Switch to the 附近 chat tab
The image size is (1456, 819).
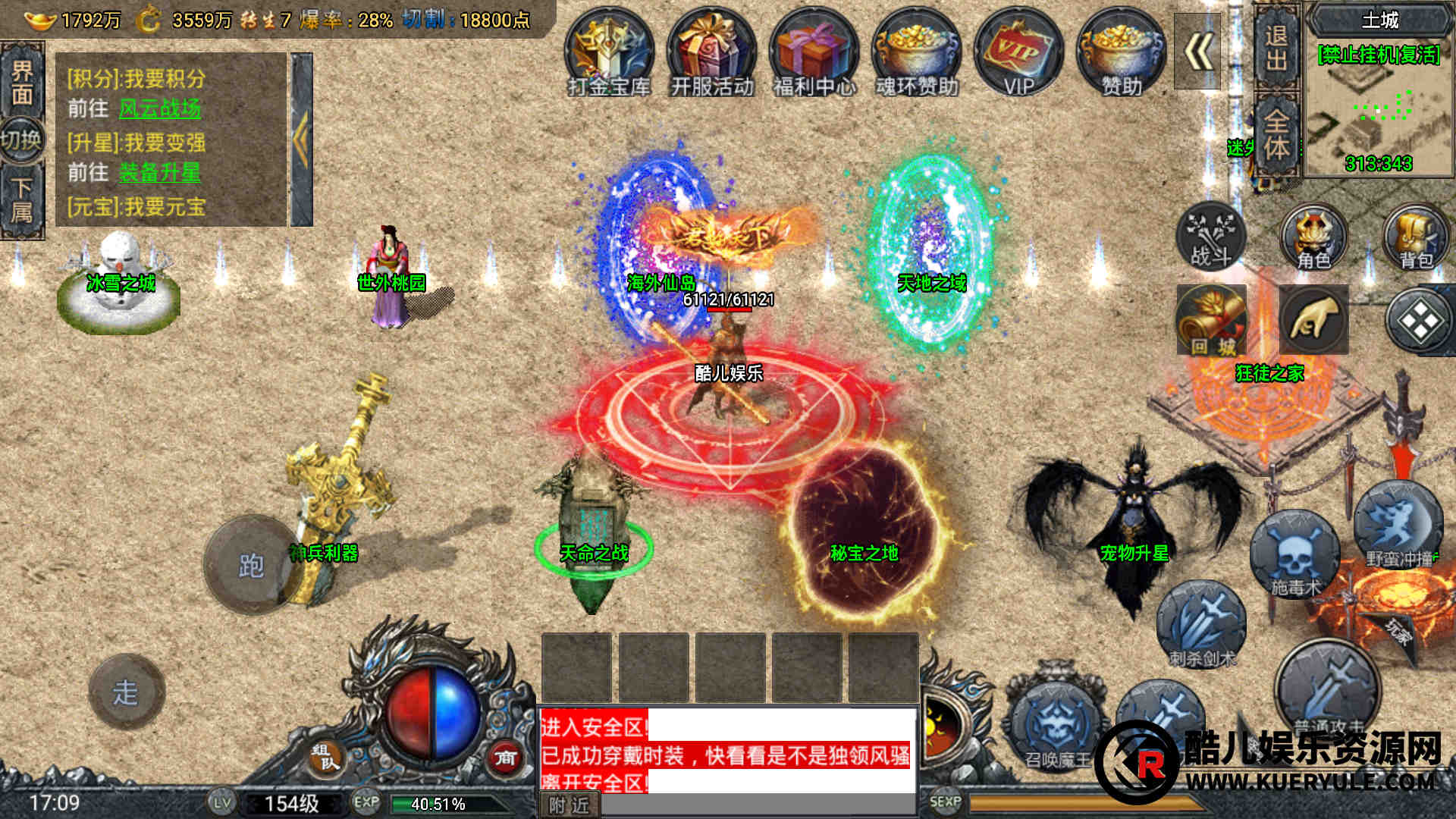click(x=570, y=805)
